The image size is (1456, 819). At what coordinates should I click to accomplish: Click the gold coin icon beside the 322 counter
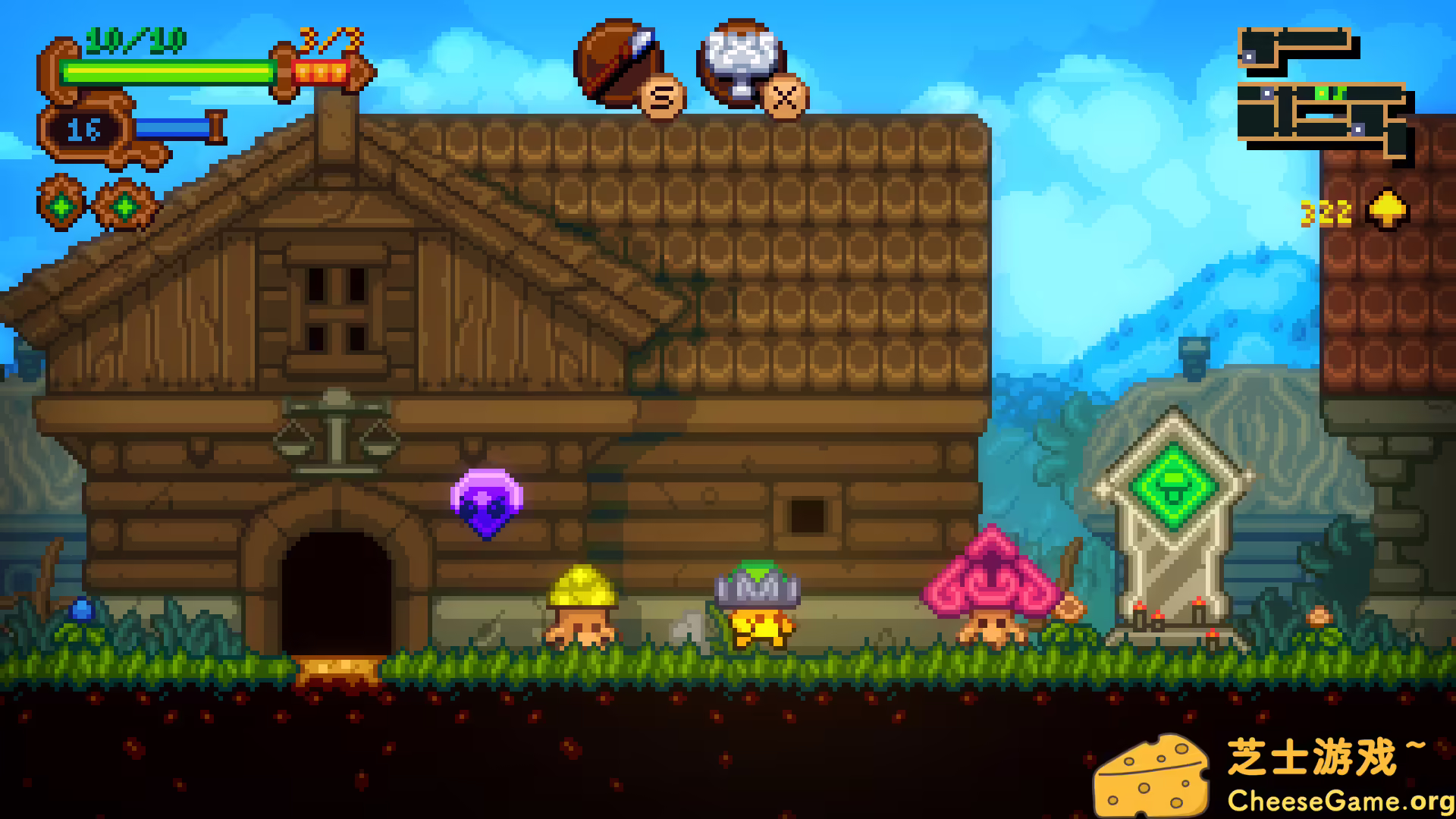1388,210
